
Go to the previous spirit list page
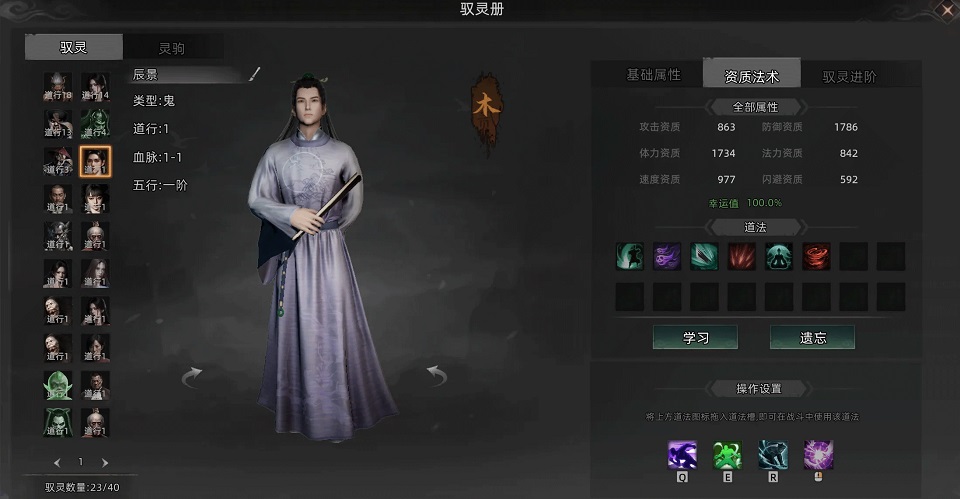click(x=57, y=462)
